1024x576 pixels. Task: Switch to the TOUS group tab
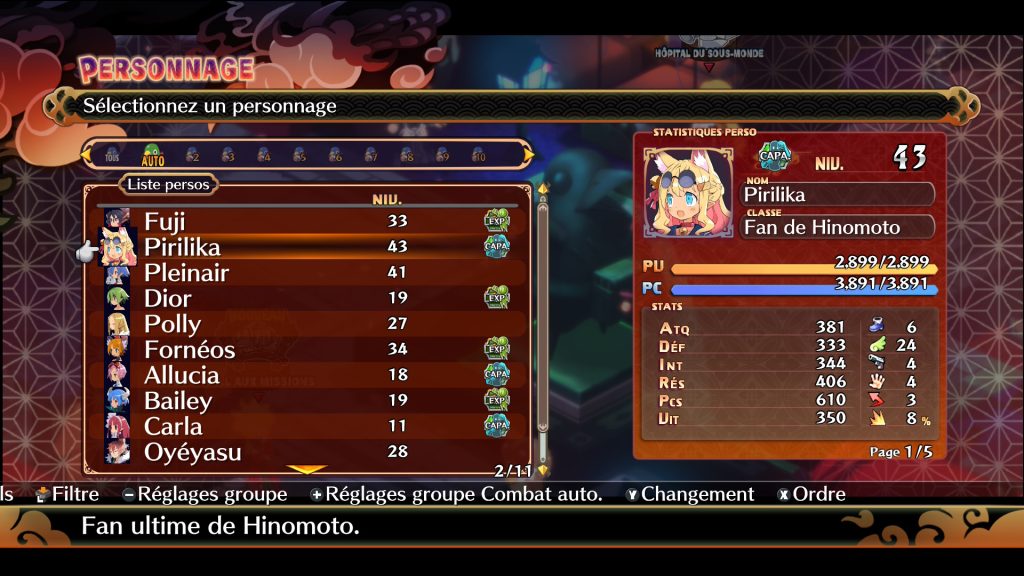pyautogui.click(x=112, y=155)
